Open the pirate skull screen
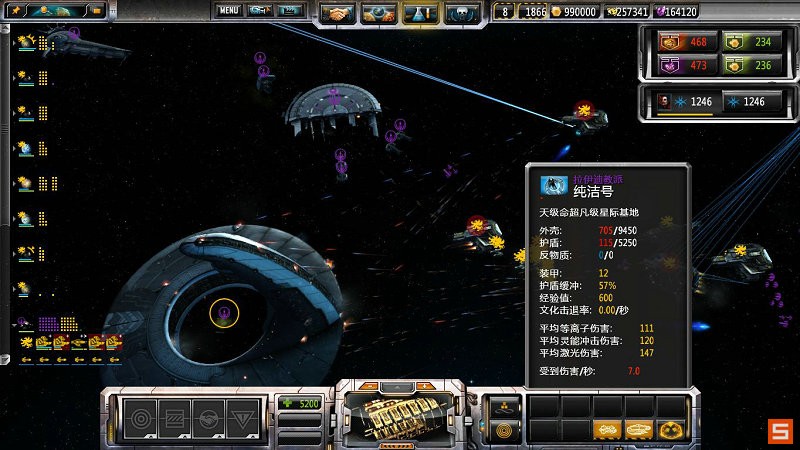The image size is (800, 450). click(461, 13)
